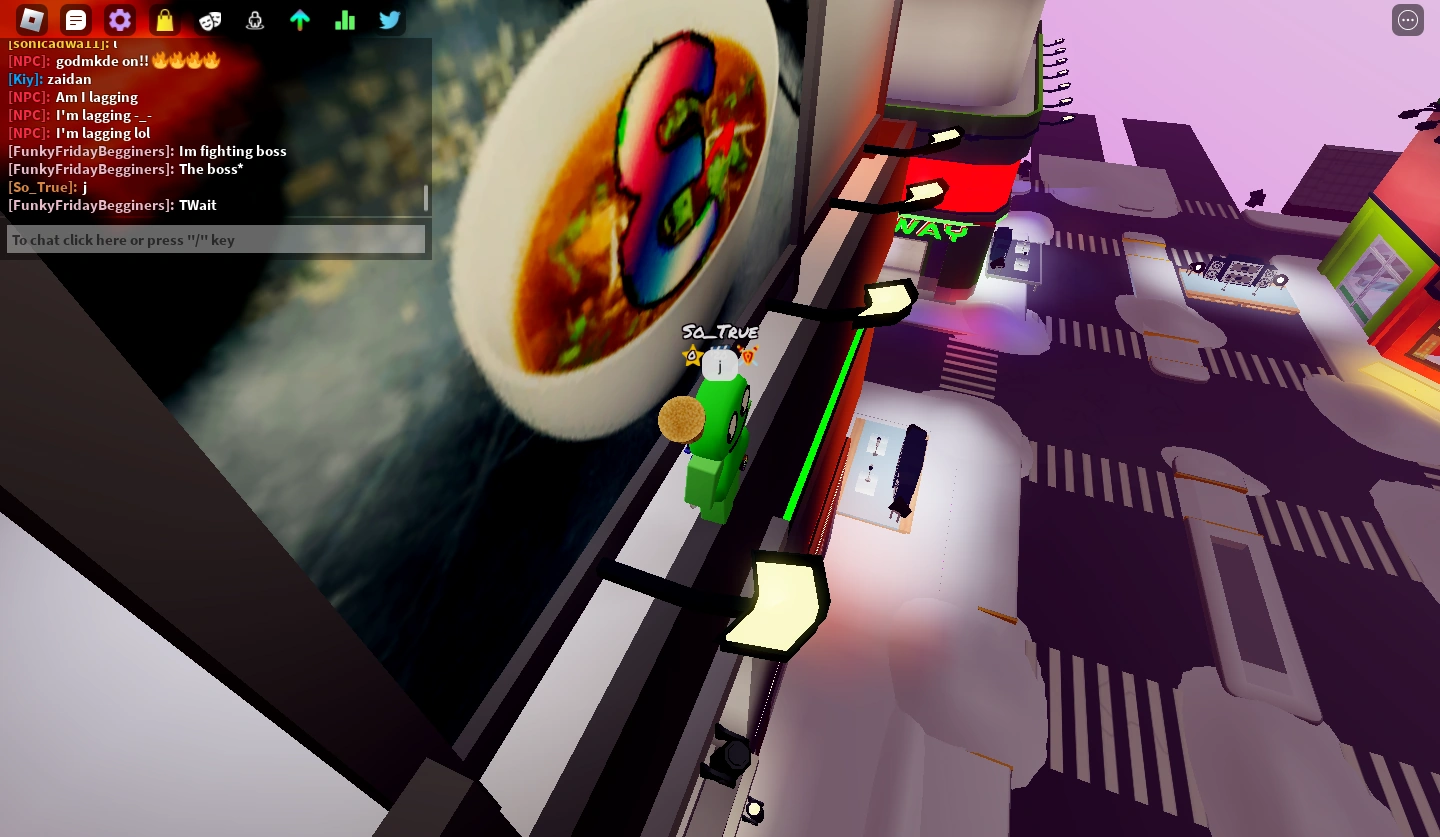Open the shop bag icon
1440x837 pixels.
click(164, 20)
